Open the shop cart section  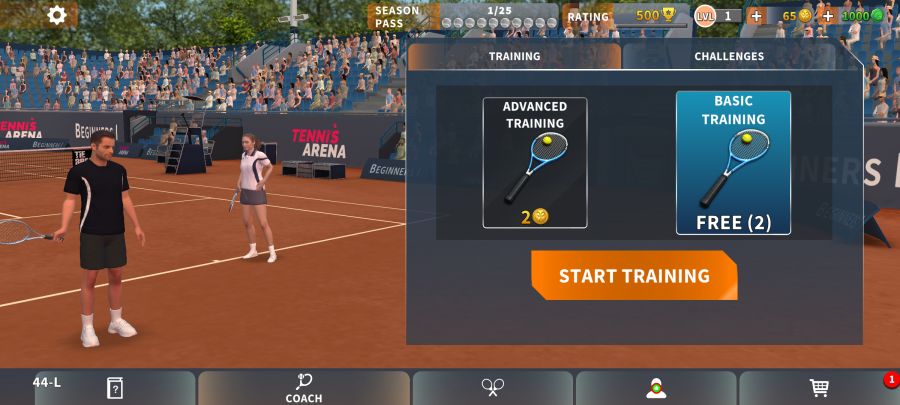819,388
